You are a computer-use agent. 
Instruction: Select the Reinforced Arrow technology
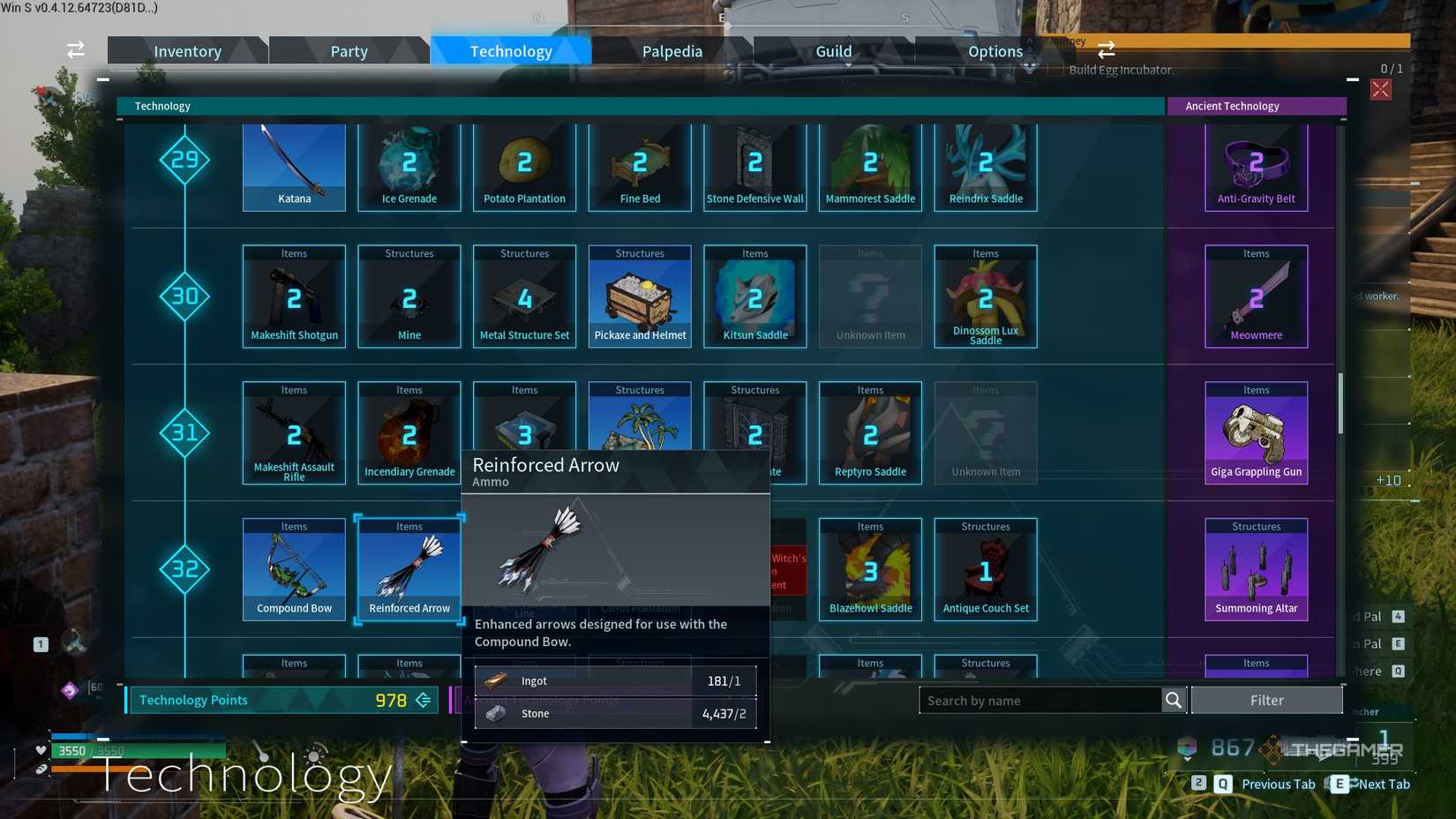tap(409, 569)
